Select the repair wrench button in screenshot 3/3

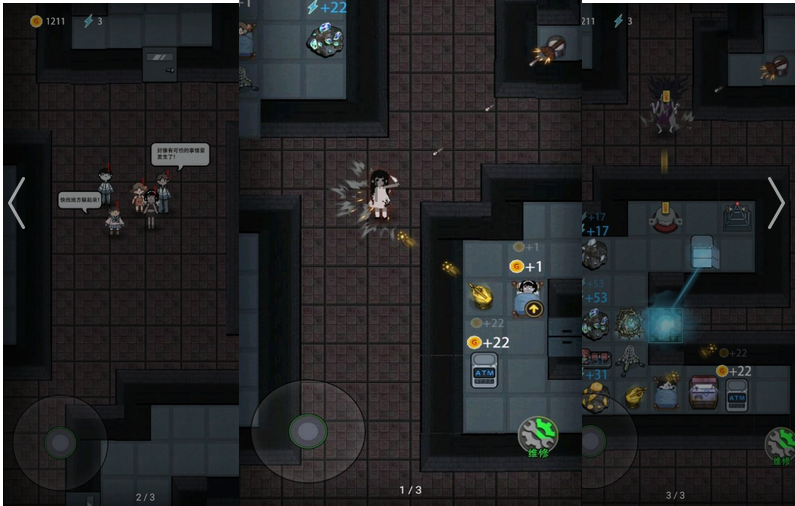pyautogui.click(x=779, y=445)
